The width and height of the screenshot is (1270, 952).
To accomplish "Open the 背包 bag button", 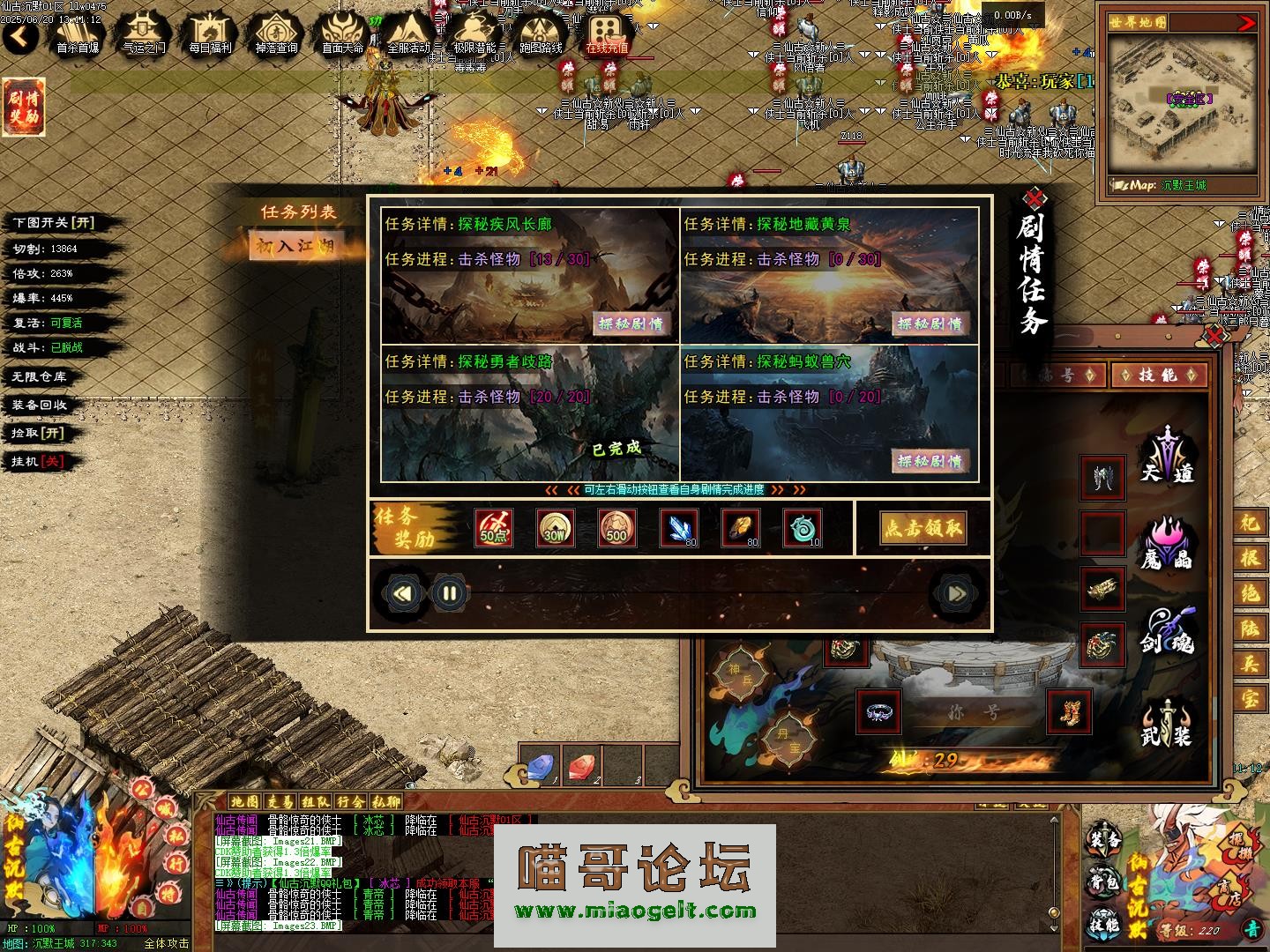I will (x=1104, y=881).
